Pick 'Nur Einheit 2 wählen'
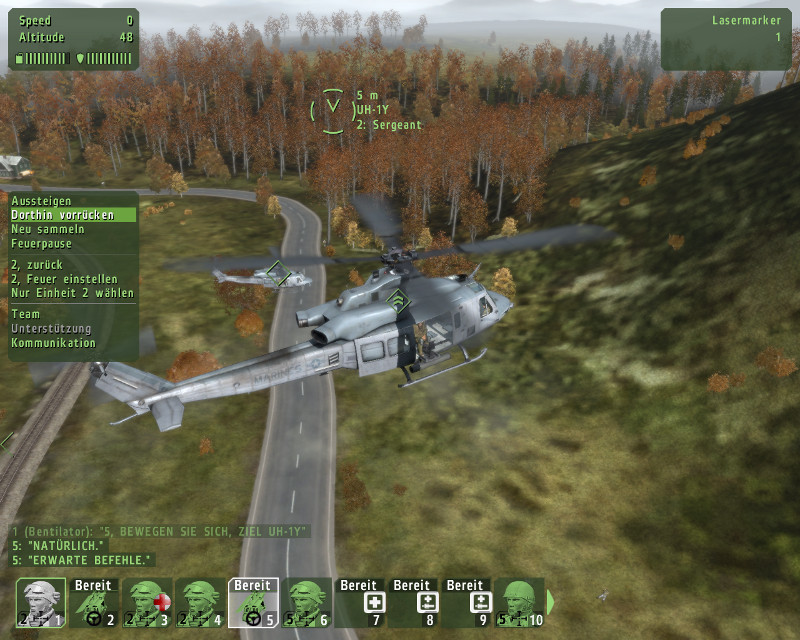This screenshot has height=640, width=800. pyautogui.click(x=72, y=293)
